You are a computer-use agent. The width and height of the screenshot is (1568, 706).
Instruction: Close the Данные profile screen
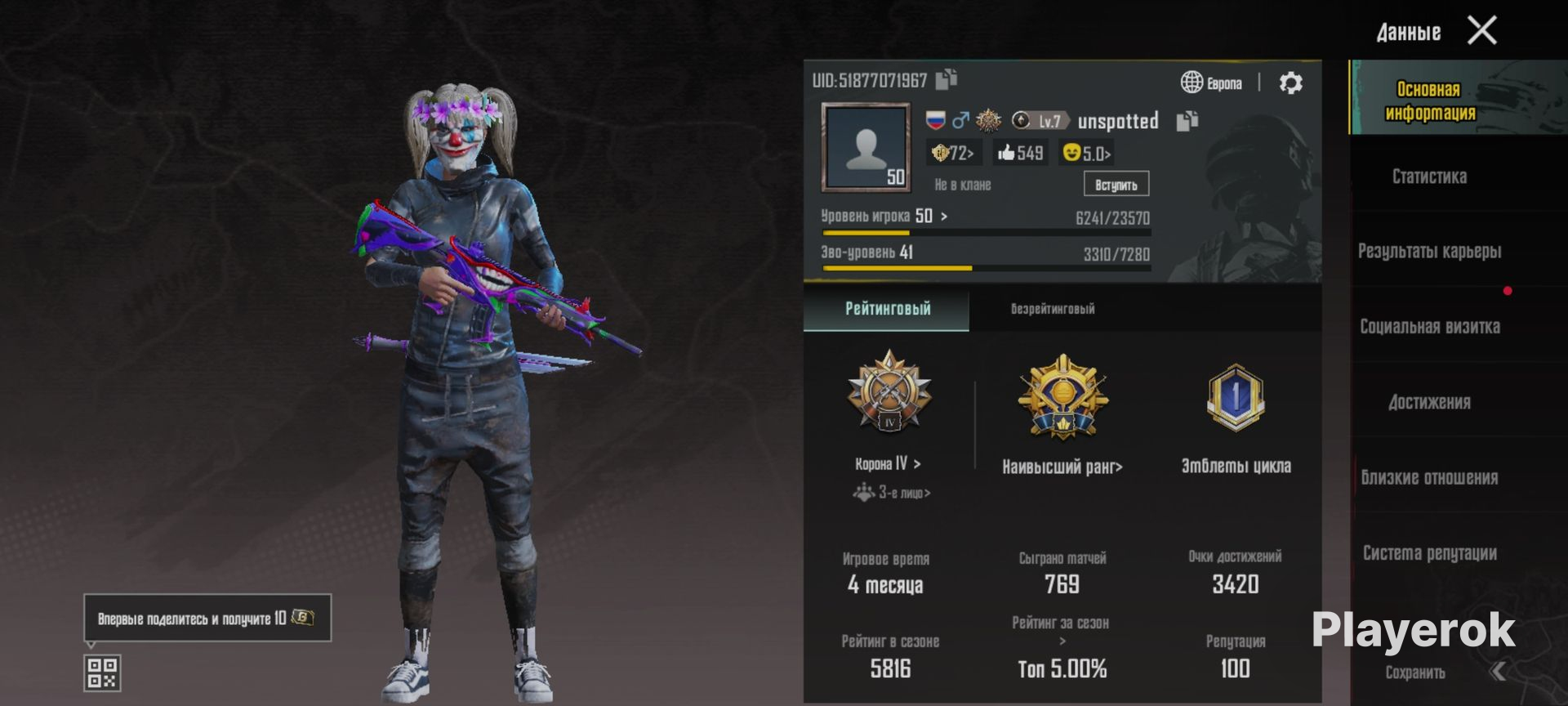1481,31
